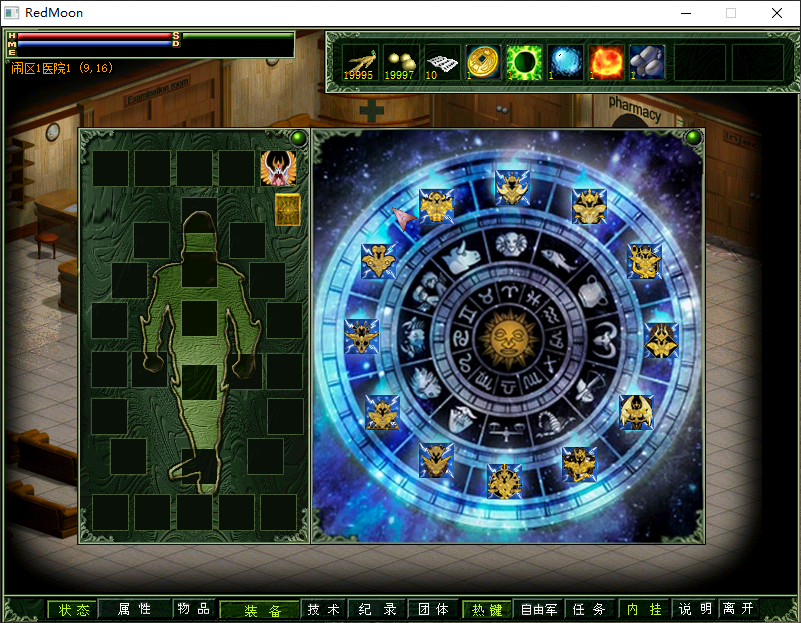Click 离开 to leave the game

[739, 609]
